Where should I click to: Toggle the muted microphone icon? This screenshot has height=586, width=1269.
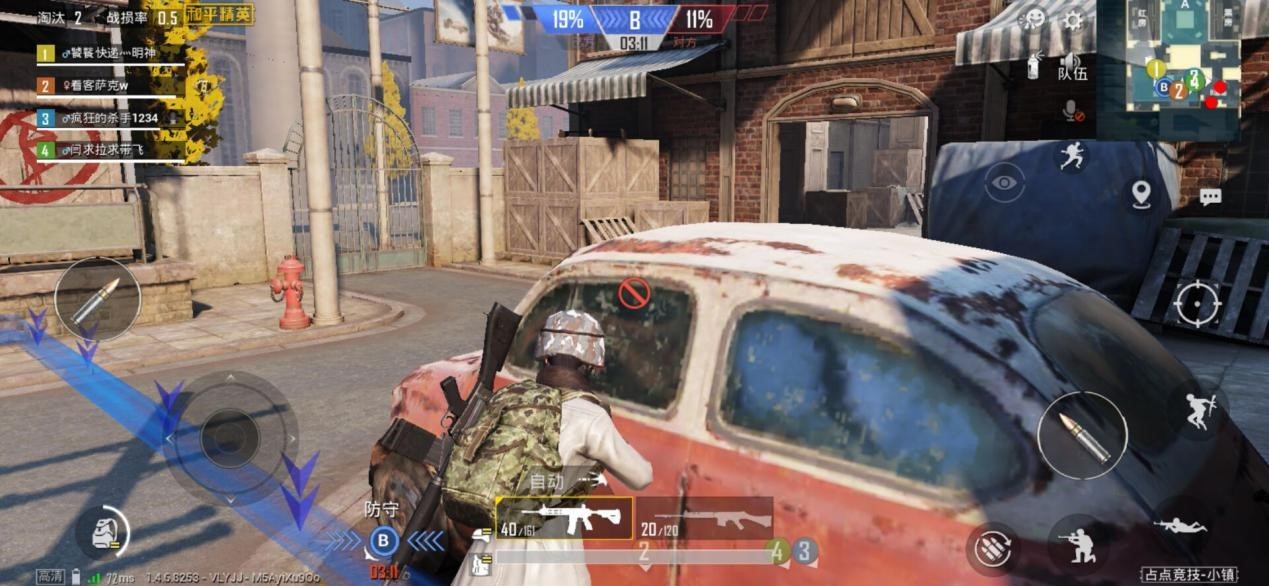tap(1072, 110)
